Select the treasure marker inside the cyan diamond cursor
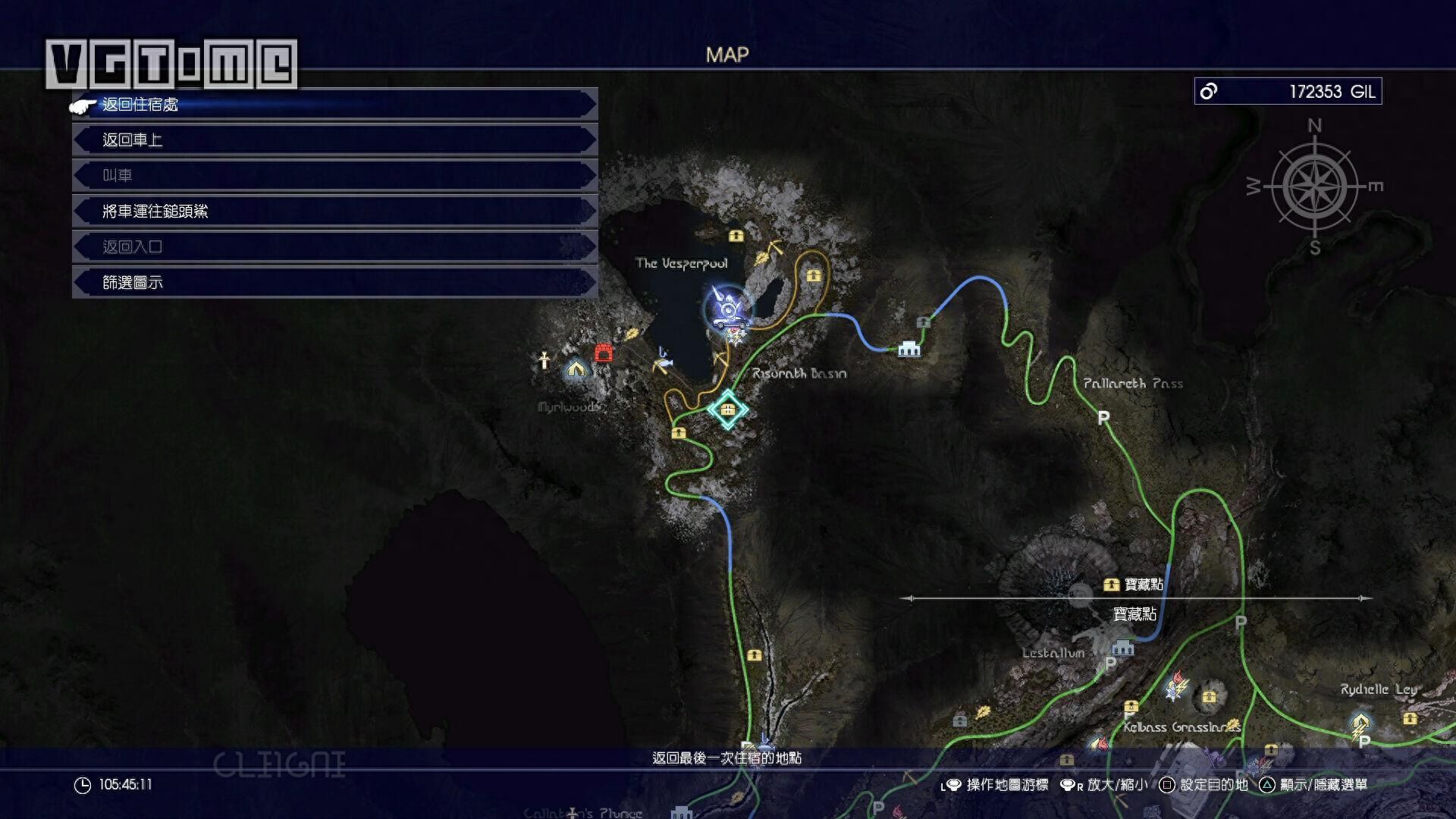 (728, 409)
